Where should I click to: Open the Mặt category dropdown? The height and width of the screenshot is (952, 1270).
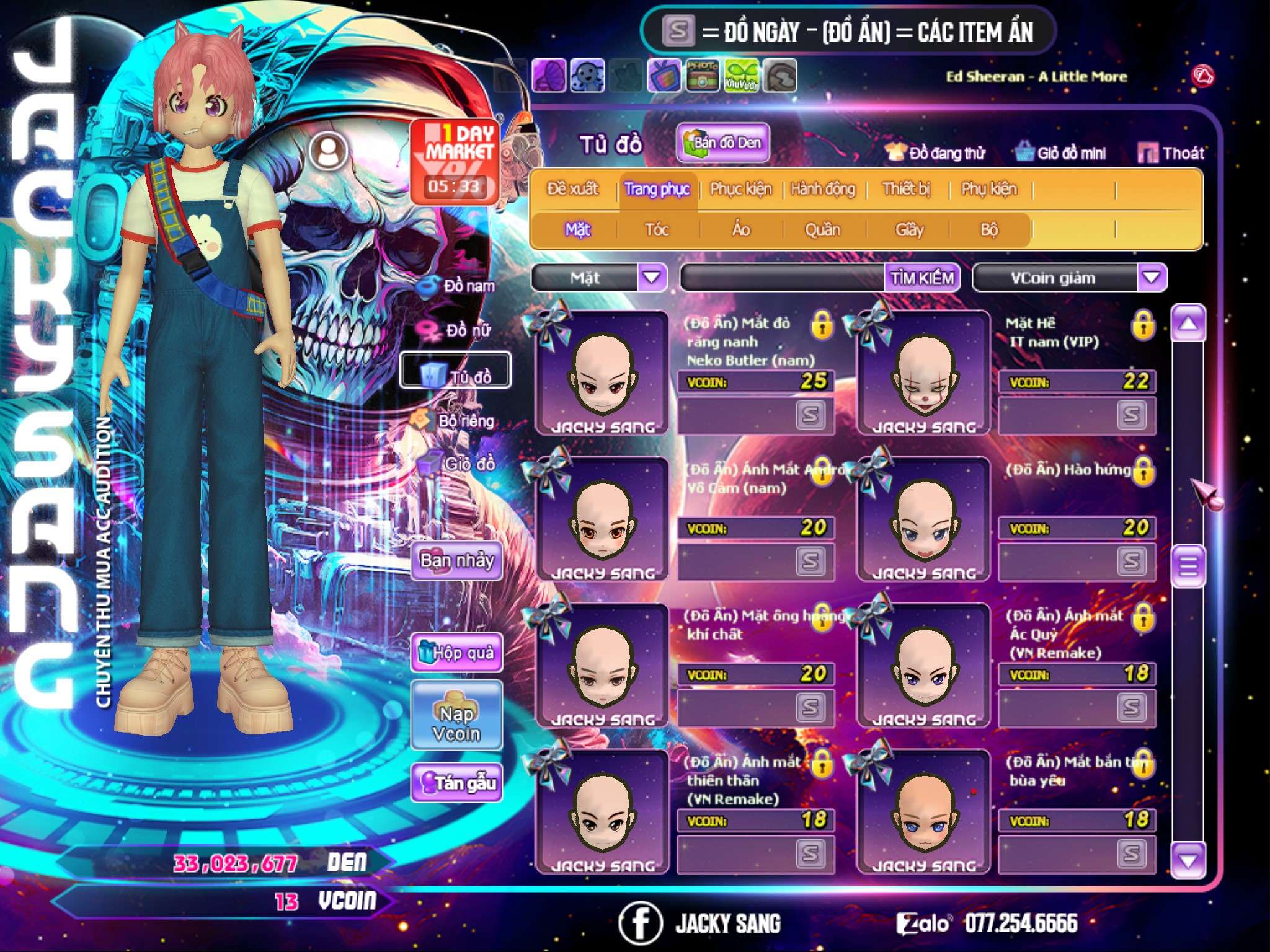tap(652, 277)
